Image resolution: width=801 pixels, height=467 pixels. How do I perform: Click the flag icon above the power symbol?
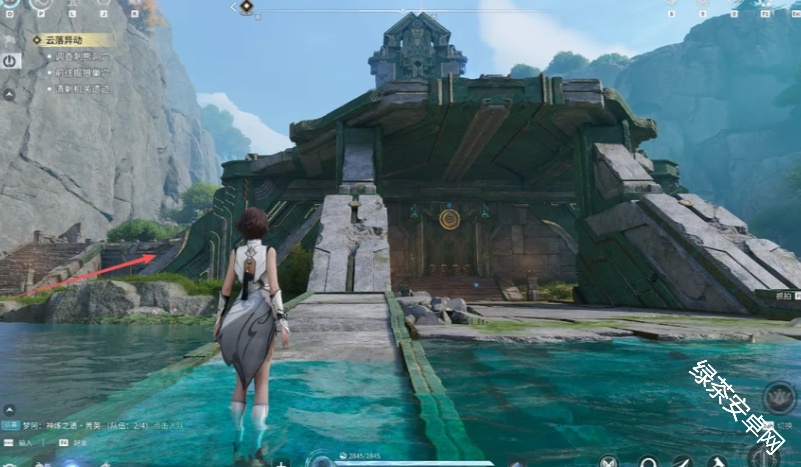click(x=10, y=37)
